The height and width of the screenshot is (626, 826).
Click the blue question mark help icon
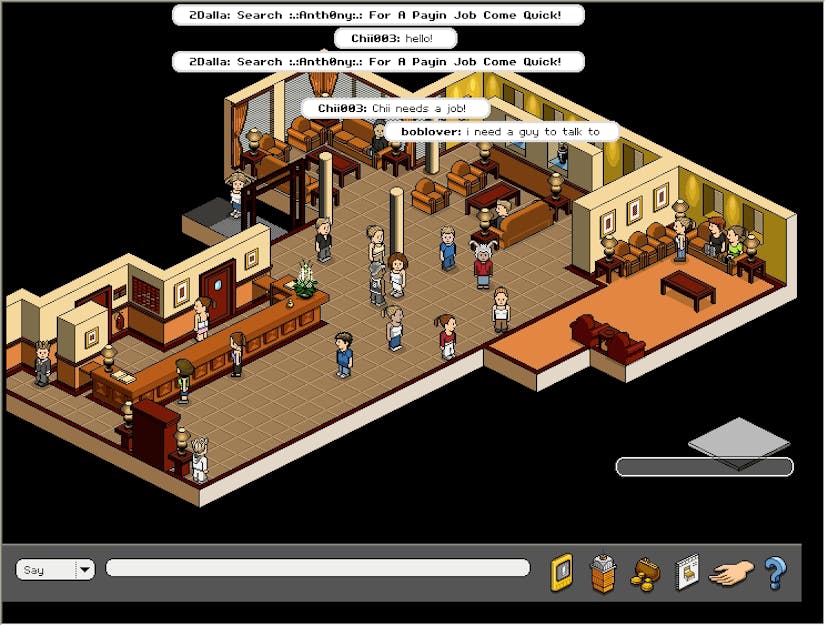(775, 573)
